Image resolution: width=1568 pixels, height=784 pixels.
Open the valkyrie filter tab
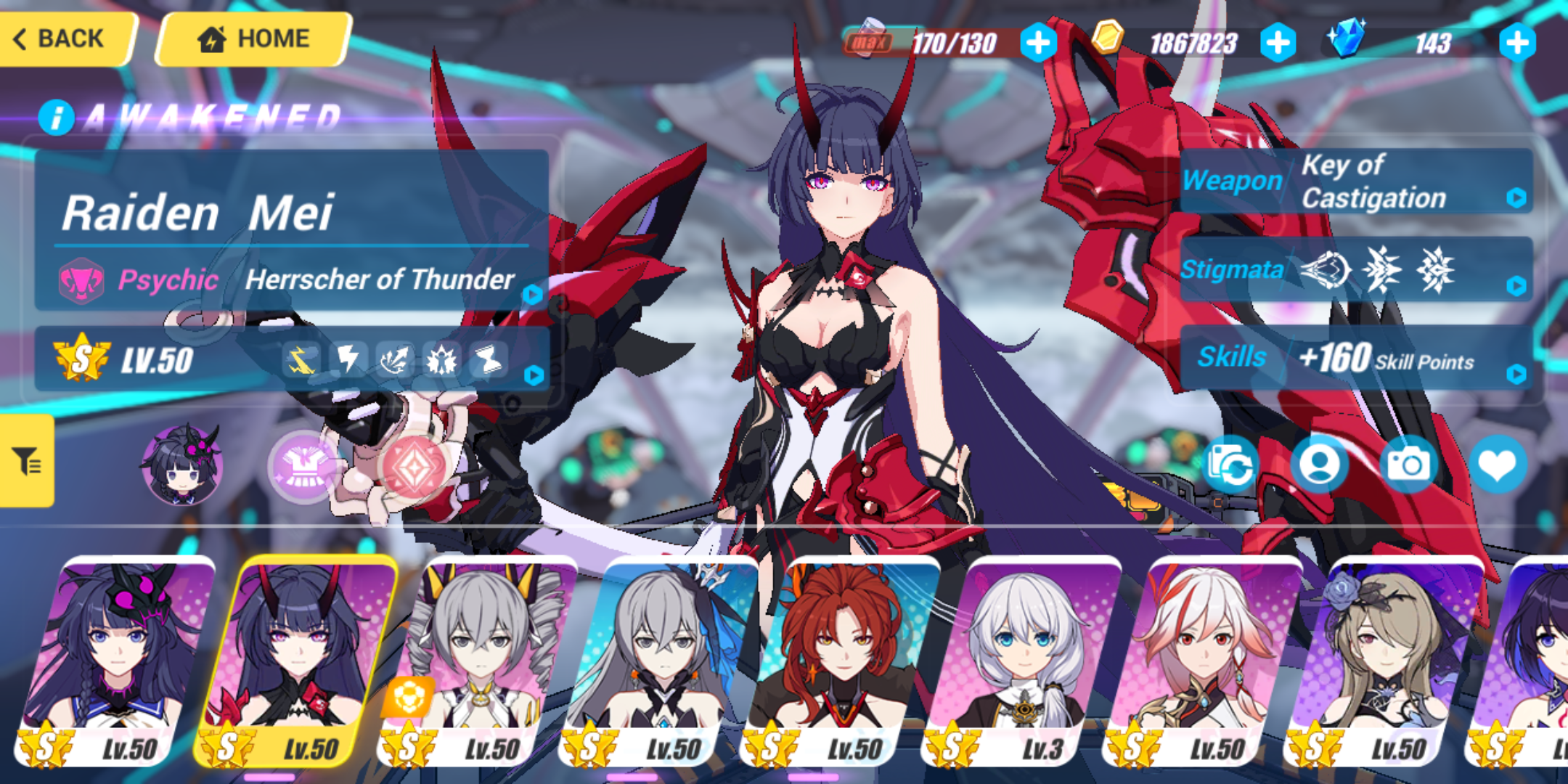(27, 461)
